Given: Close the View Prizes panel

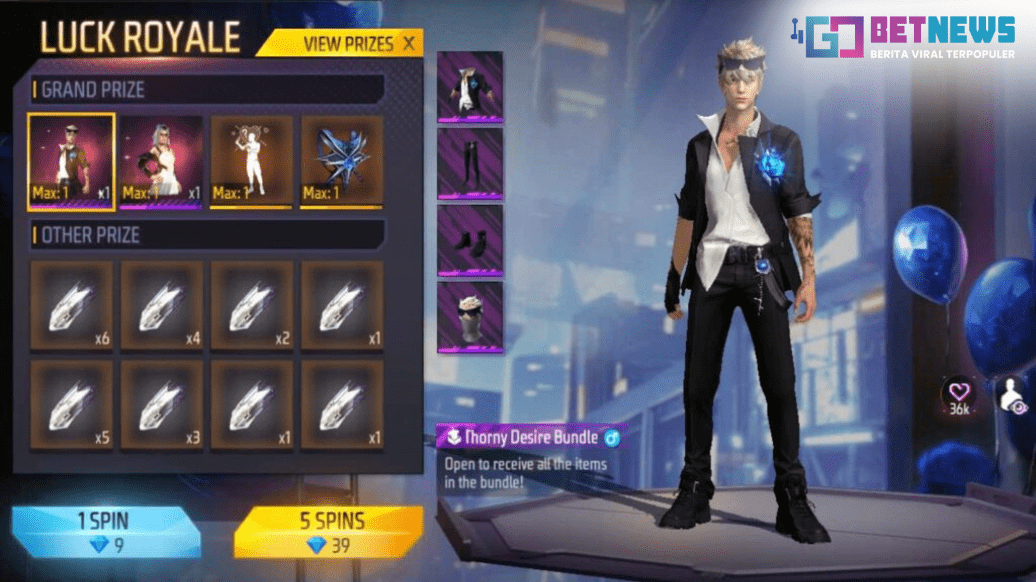Looking at the screenshot, I should [x=408, y=43].
